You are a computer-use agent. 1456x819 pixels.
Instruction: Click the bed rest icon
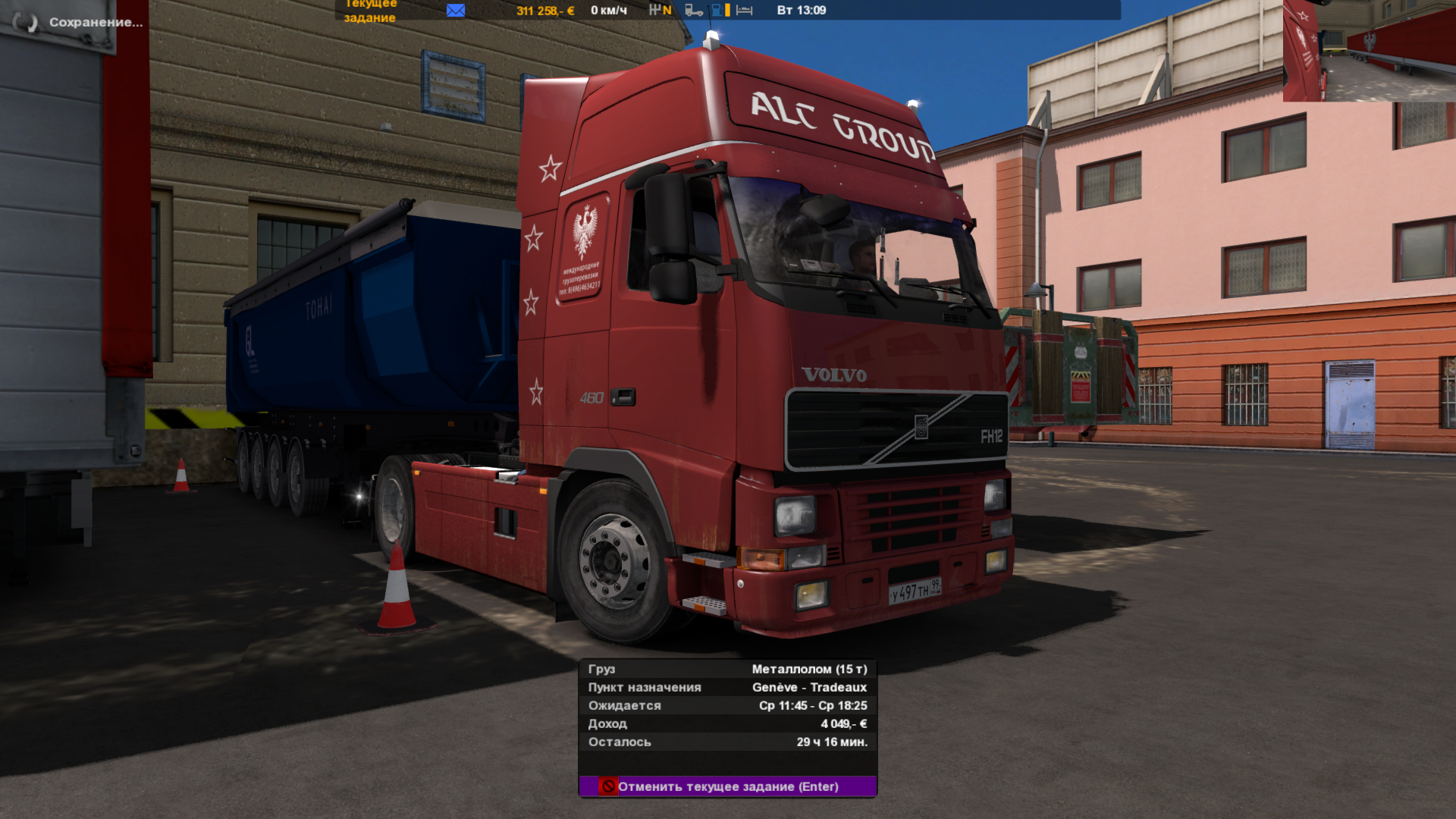745,11
